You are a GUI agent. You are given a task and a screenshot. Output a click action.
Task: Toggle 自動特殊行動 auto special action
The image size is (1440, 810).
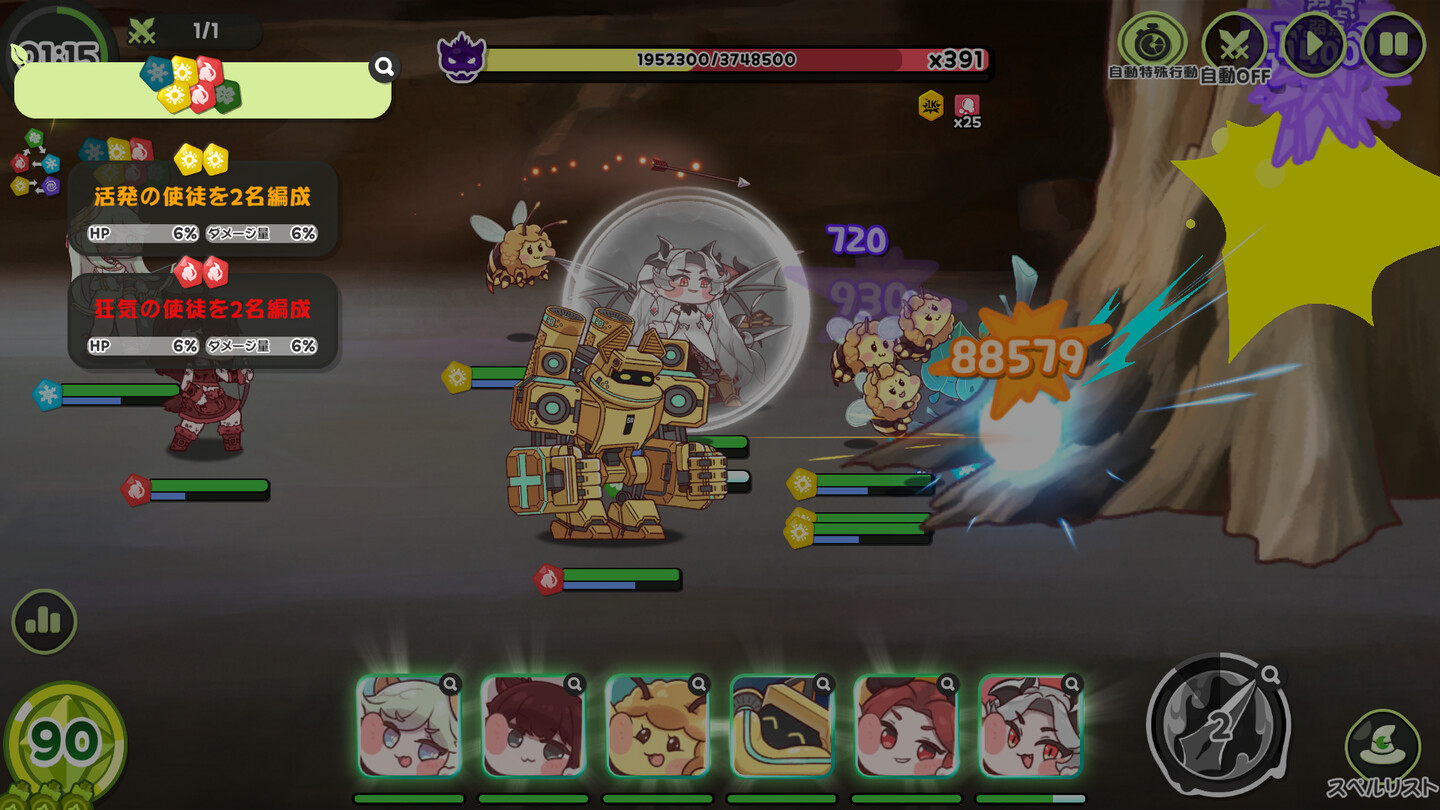tap(1152, 44)
